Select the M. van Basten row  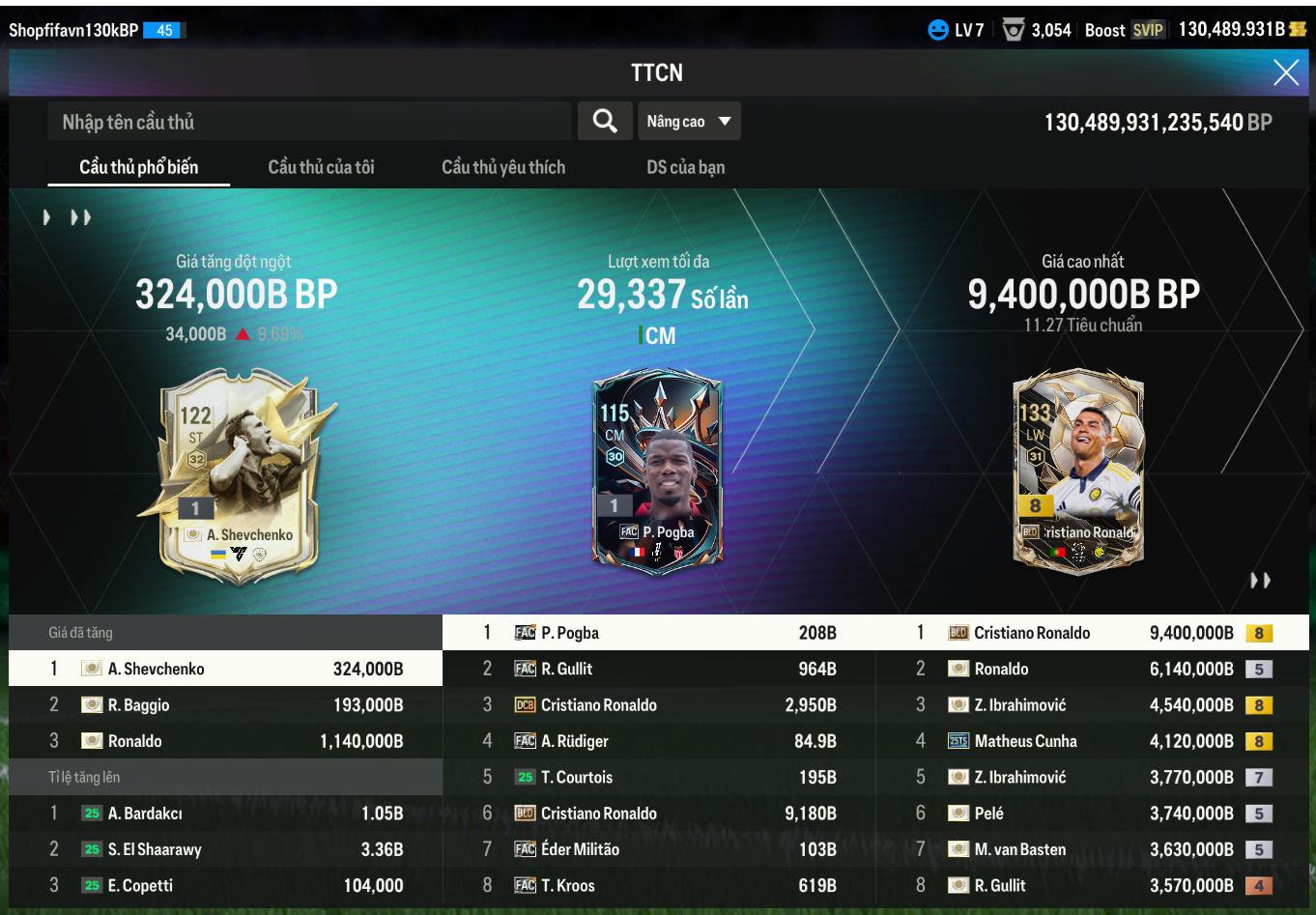click(1092, 849)
